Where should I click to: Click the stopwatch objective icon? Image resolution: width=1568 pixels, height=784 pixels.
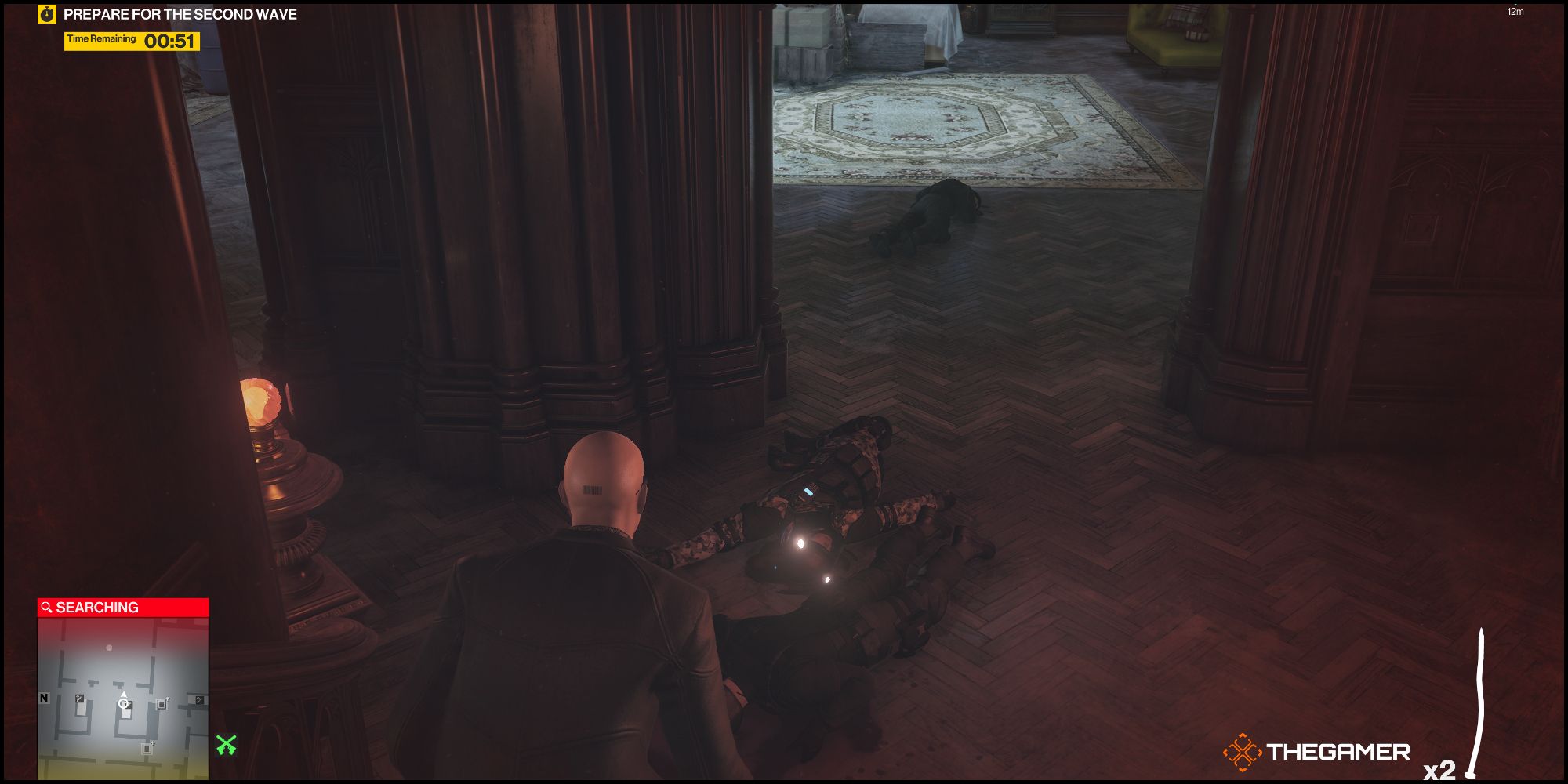47,13
